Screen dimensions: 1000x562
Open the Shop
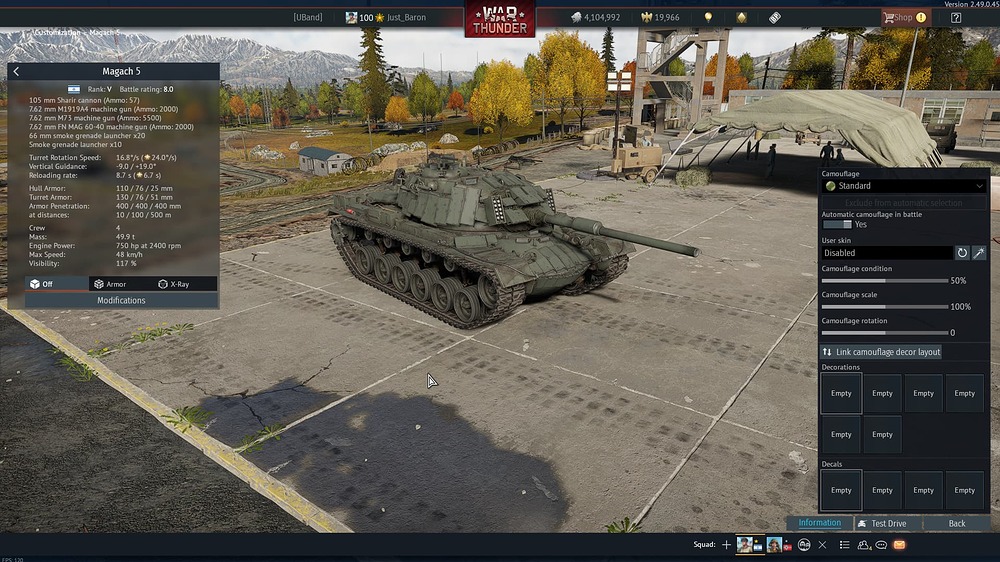coord(903,17)
